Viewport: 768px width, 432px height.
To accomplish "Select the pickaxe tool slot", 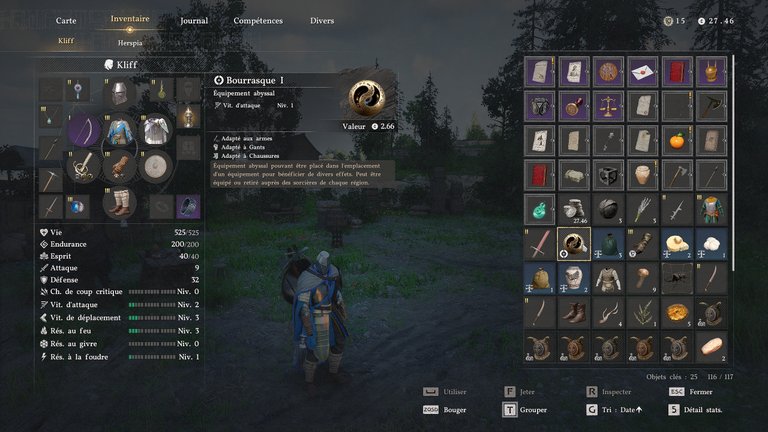I will coord(51,180).
